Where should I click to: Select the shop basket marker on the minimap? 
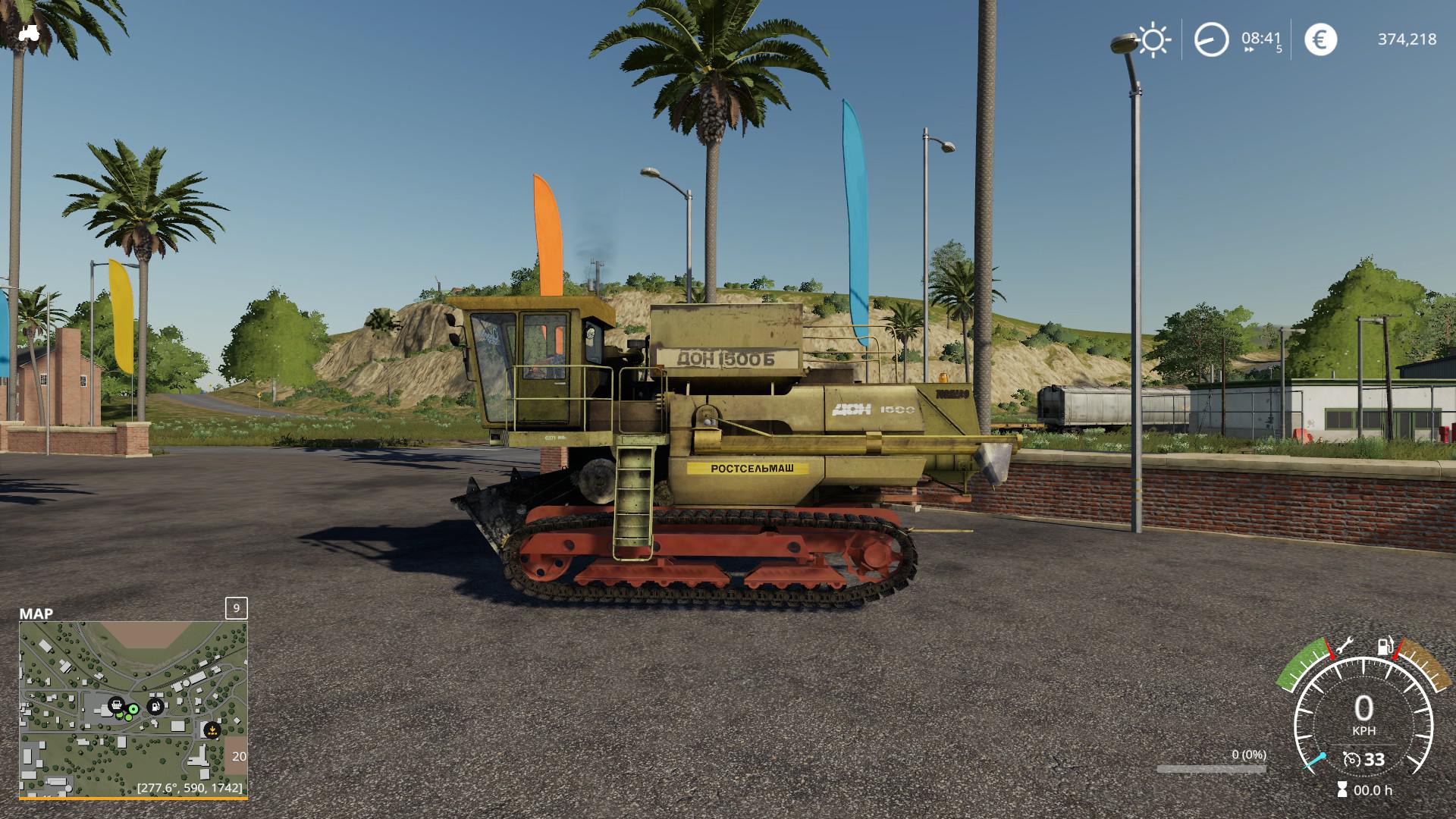(116, 705)
